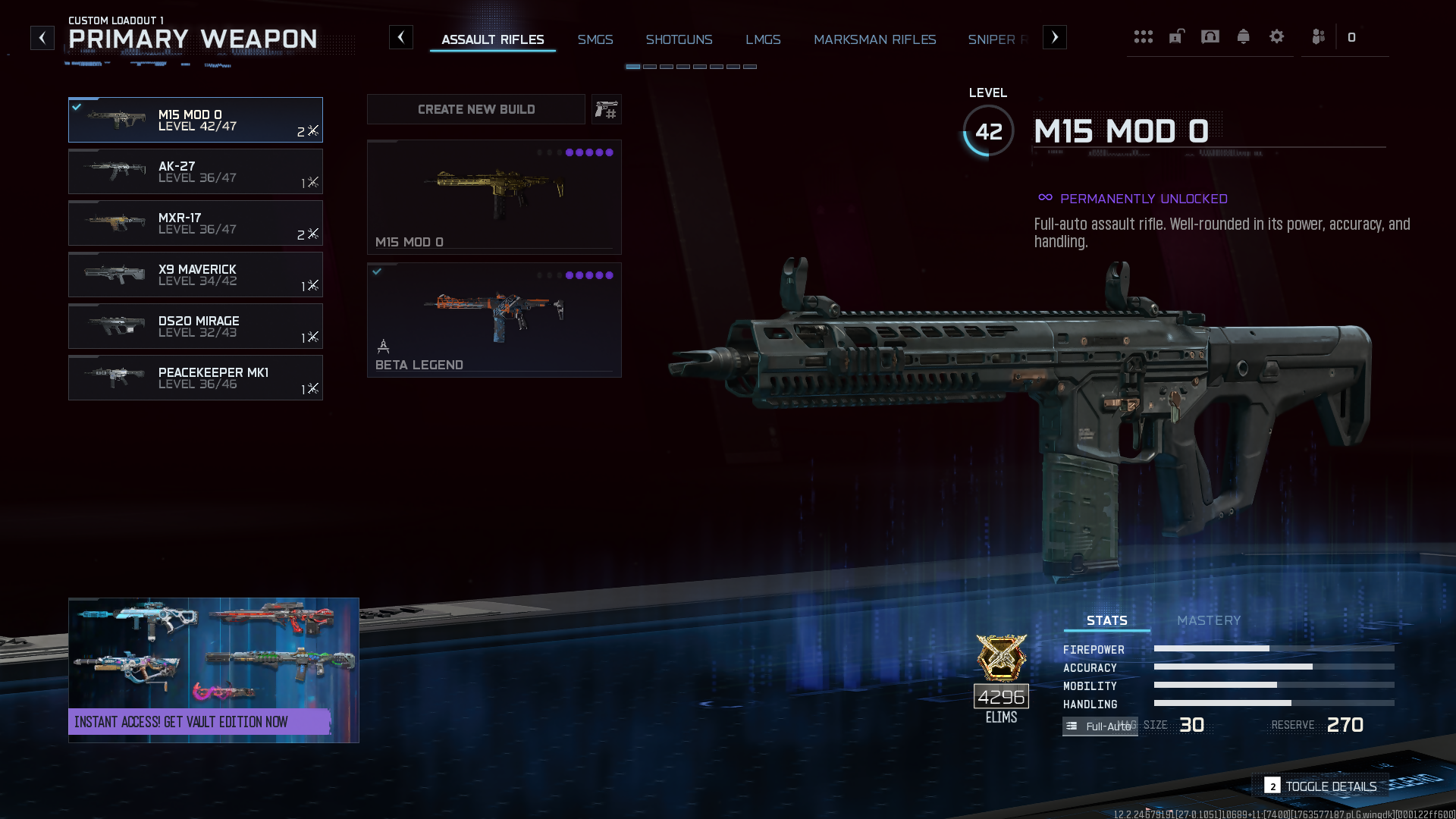Select the Peacekeeper MK1 row
1456x819 pixels.
pos(195,378)
